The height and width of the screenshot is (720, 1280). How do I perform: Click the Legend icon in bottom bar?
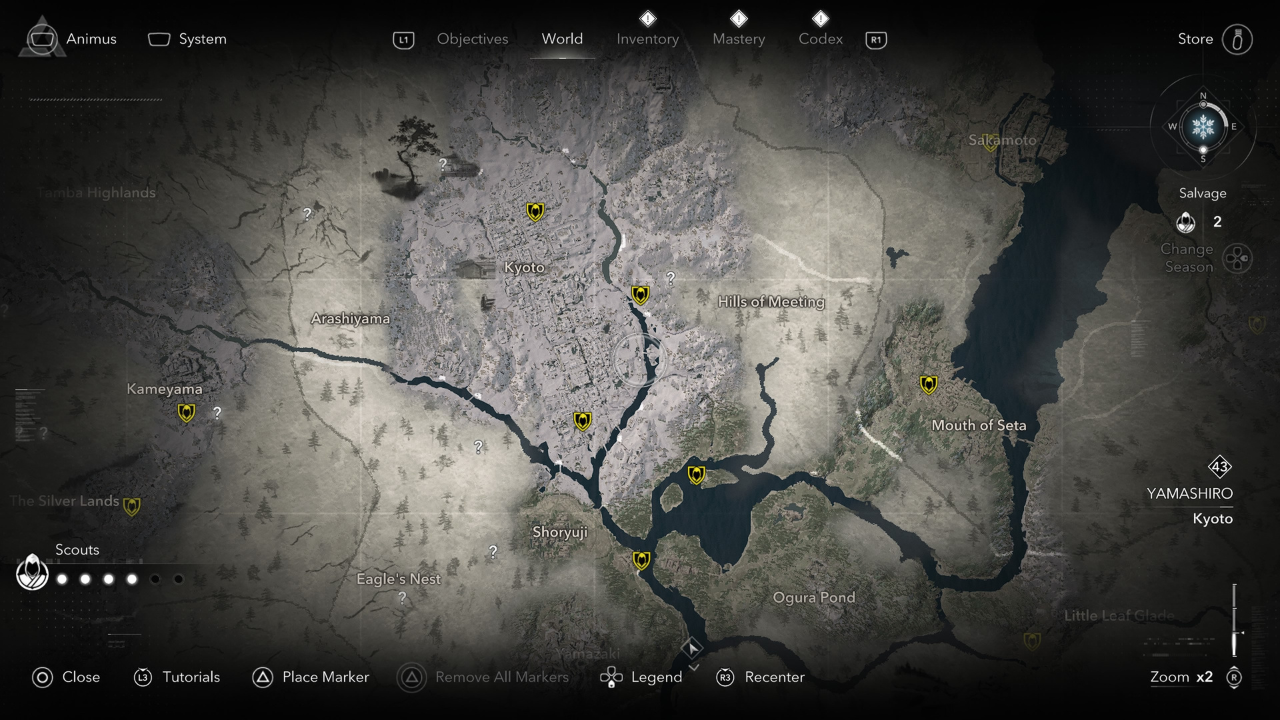click(x=610, y=677)
